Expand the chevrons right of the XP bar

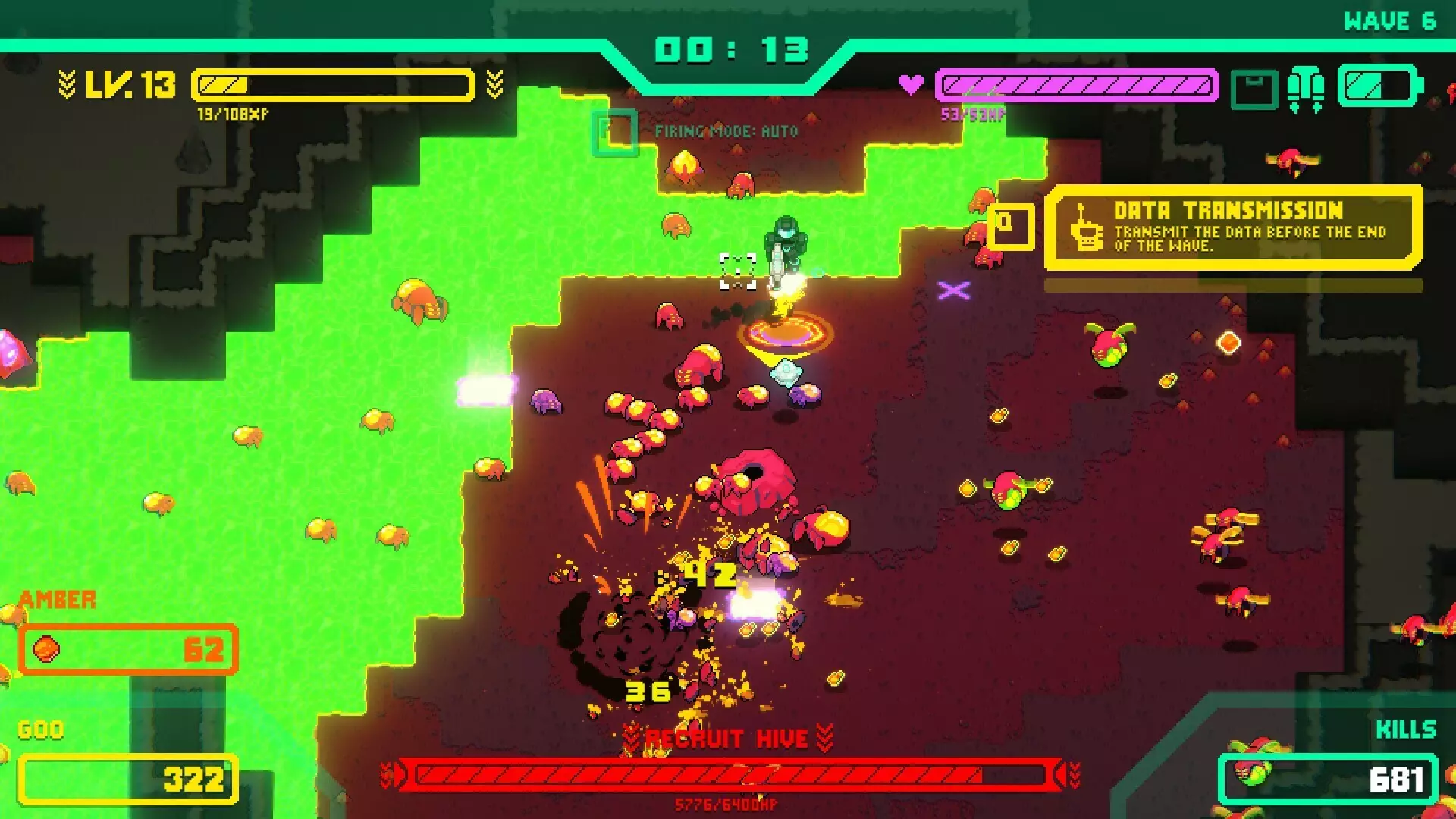[x=494, y=83]
